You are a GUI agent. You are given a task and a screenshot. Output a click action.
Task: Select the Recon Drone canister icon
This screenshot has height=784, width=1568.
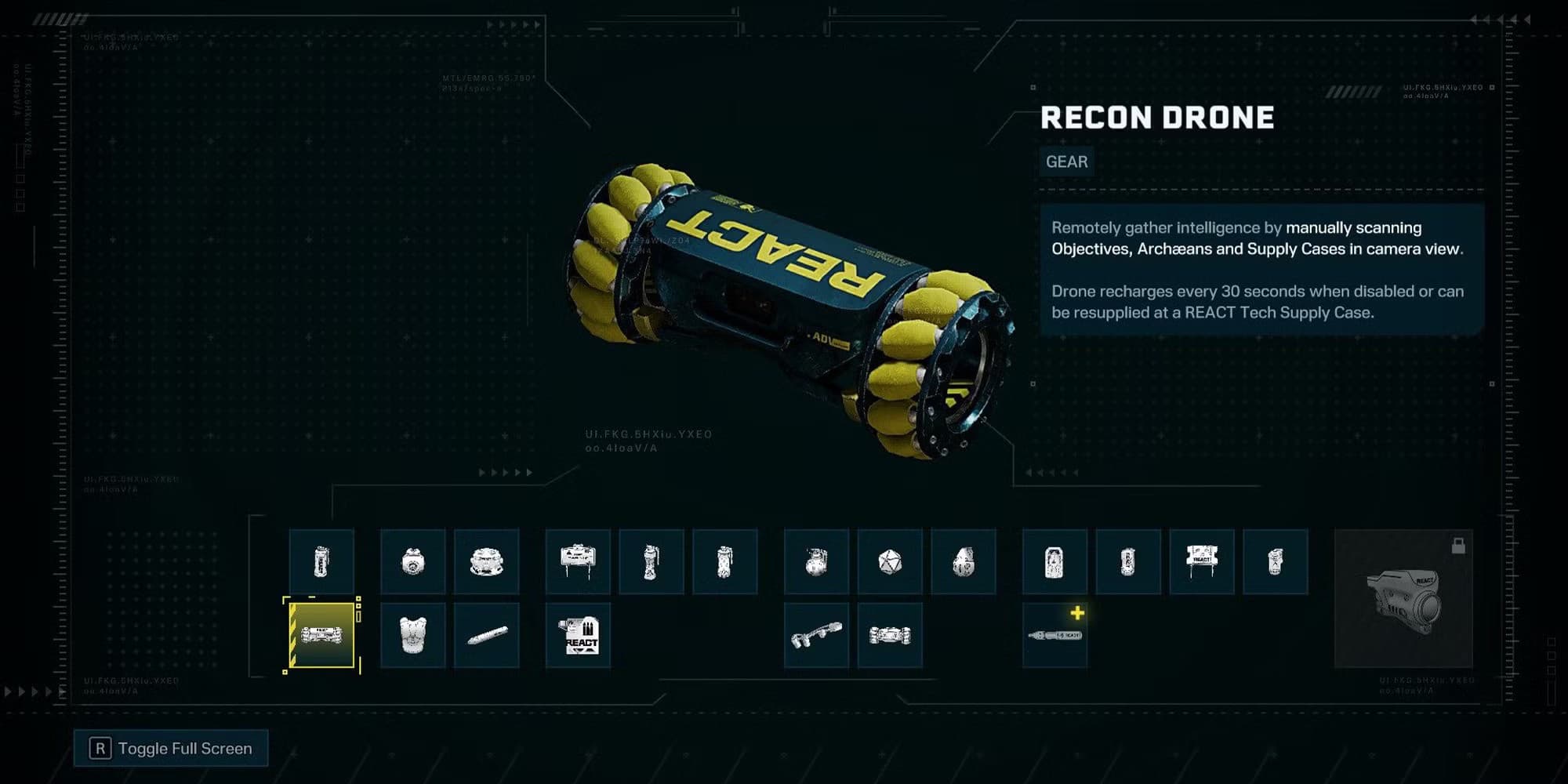[x=323, y=561]
